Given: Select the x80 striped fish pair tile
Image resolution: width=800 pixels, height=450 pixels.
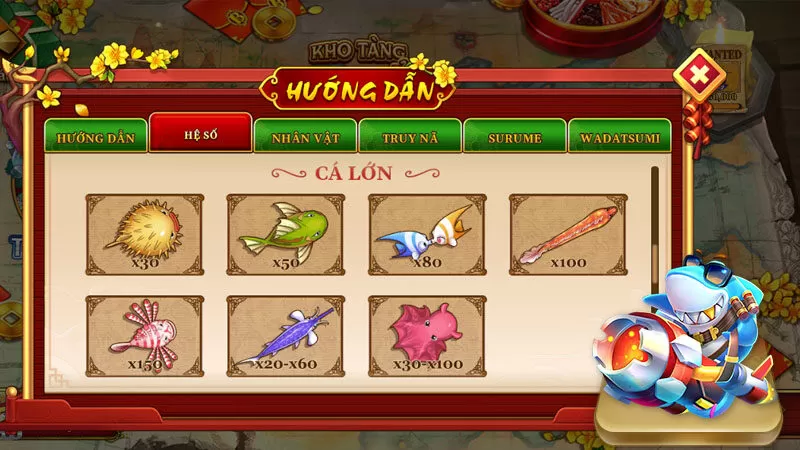Looking at the screenshot, I should 427,233.
